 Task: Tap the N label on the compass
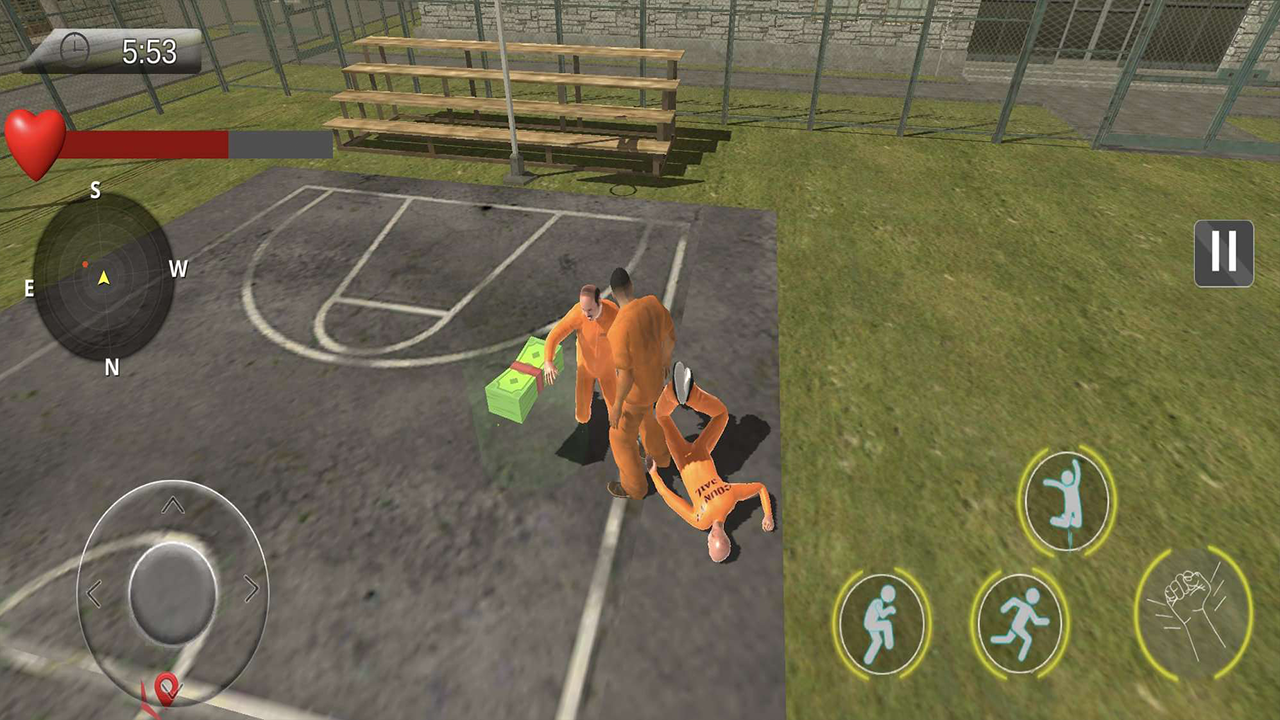click(111, 368)
